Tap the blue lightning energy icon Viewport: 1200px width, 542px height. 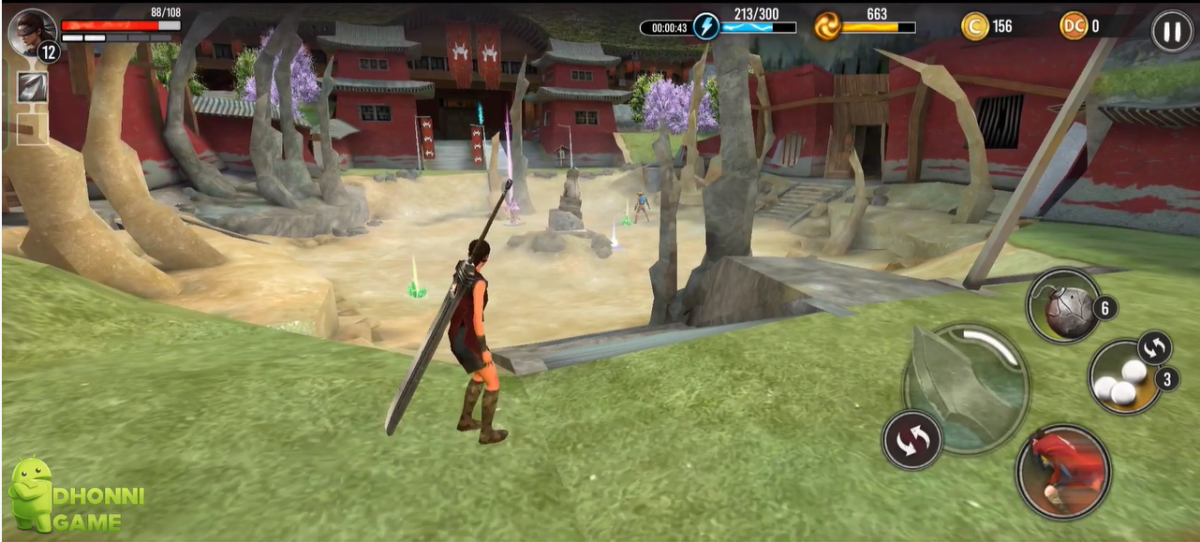tap(707, 26)
